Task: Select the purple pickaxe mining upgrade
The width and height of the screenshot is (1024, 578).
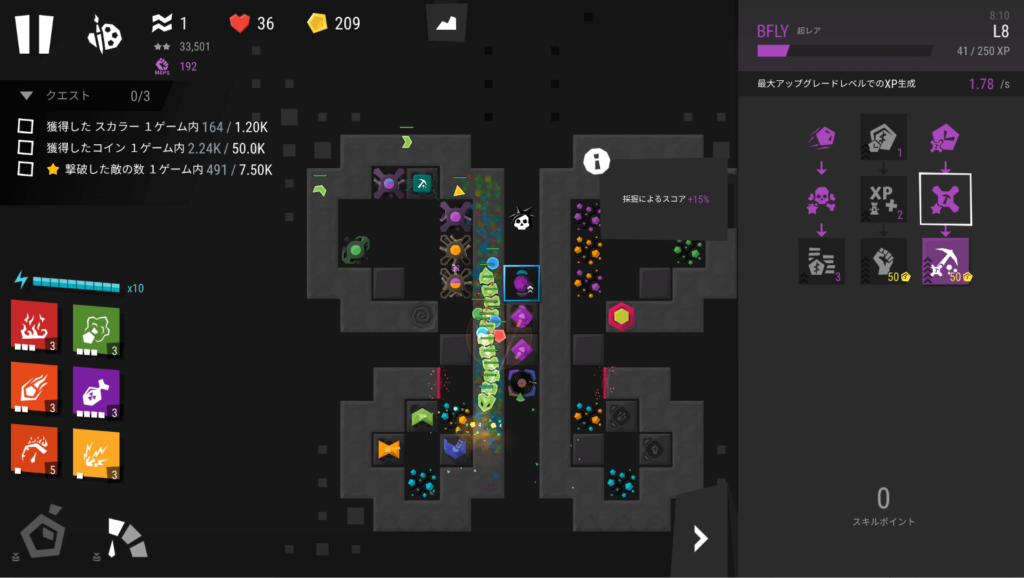Action: 945,261
